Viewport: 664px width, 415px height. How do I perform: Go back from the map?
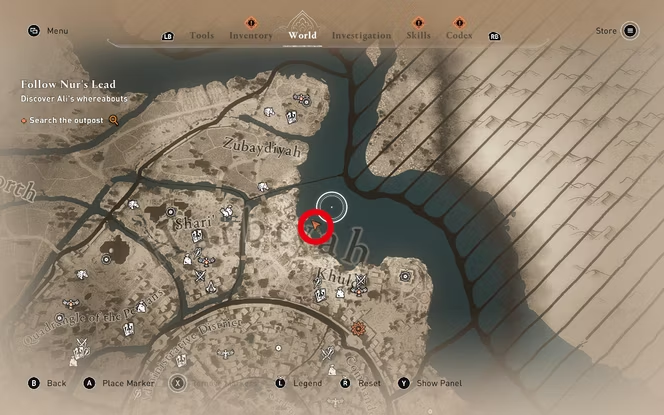pos(48,383)
